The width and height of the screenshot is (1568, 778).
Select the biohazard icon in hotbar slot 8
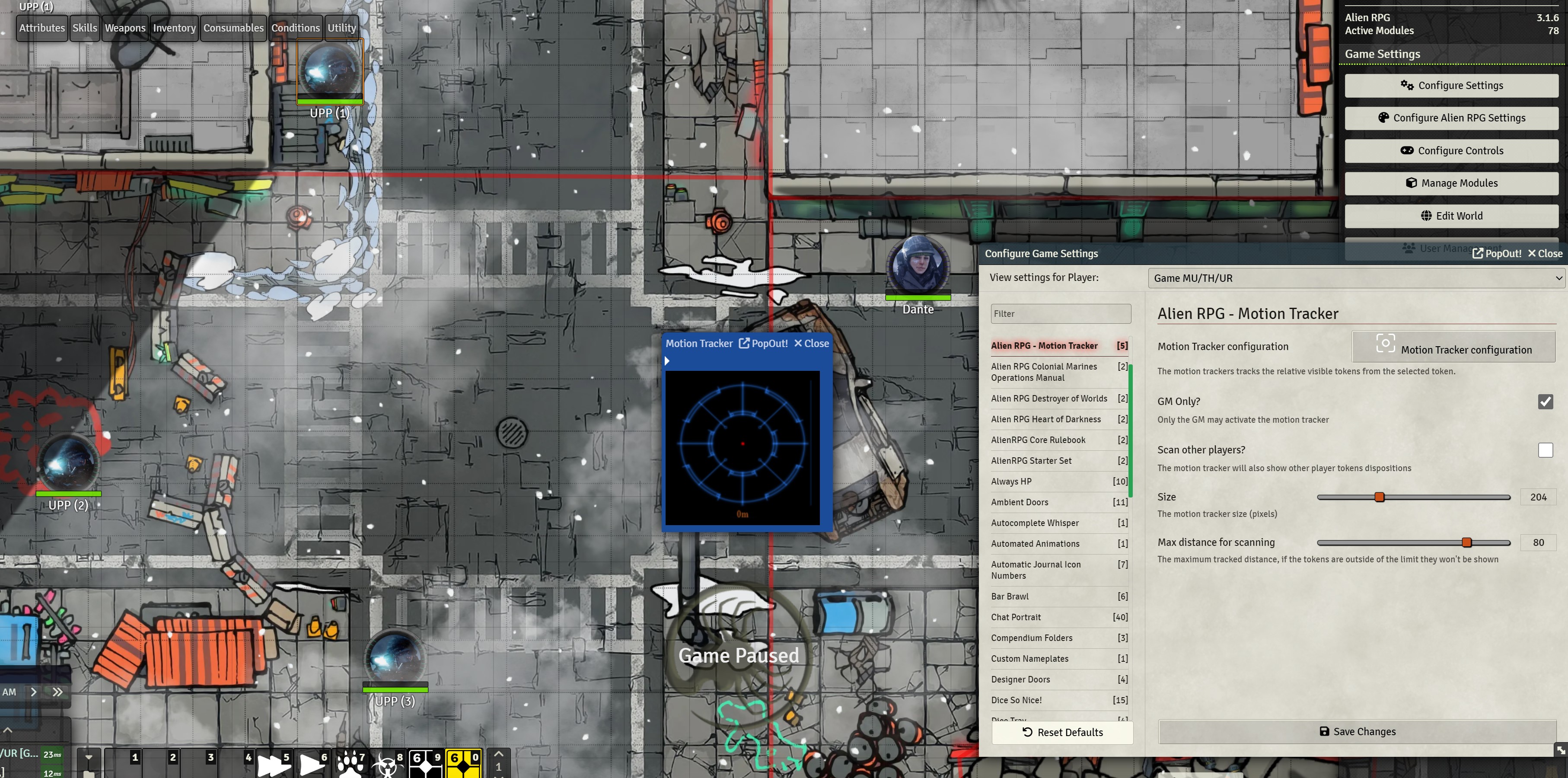(388, 764)
